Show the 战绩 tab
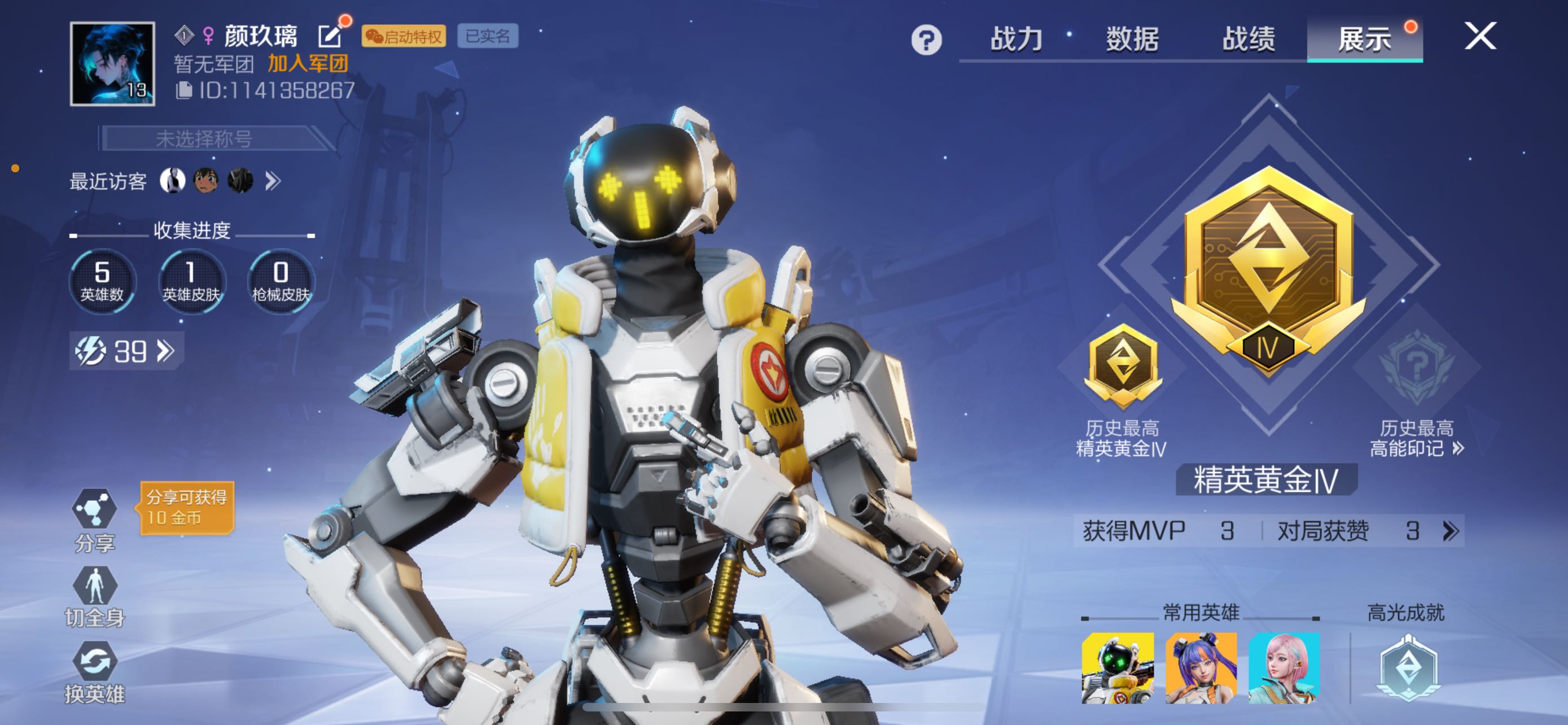This screenshot has height=725, width=1568. pos(1249,39)
